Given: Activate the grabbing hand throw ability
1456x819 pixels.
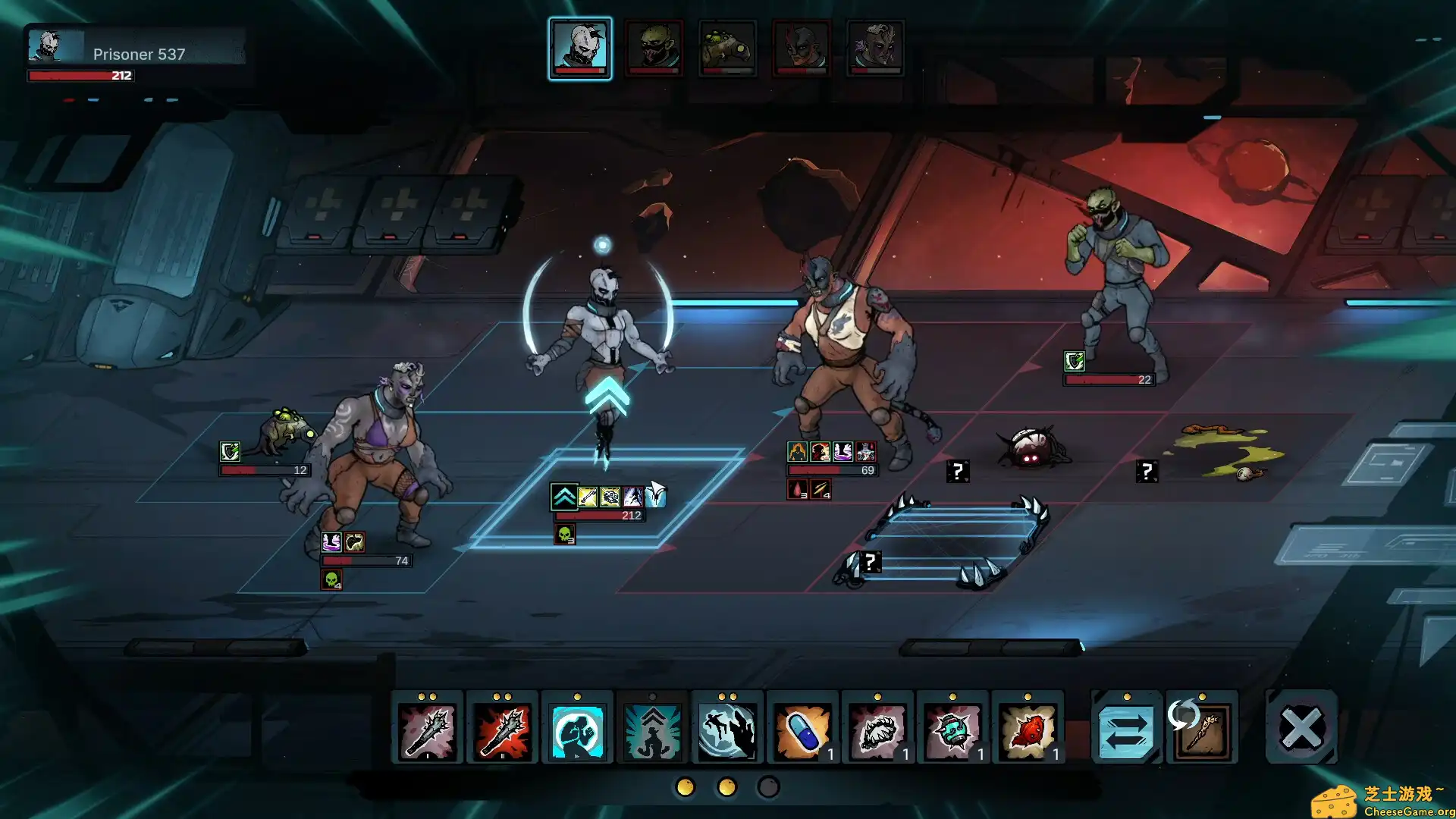Looking at the screenshot, I should click(x=726, y=730).
